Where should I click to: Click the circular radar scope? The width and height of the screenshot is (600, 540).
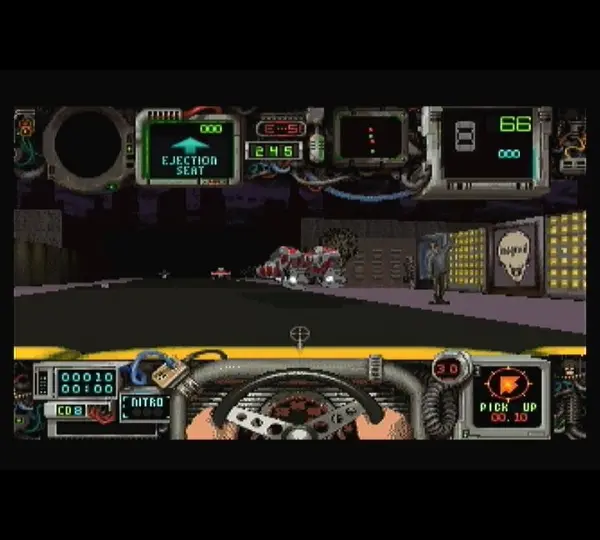click(87, 146)
